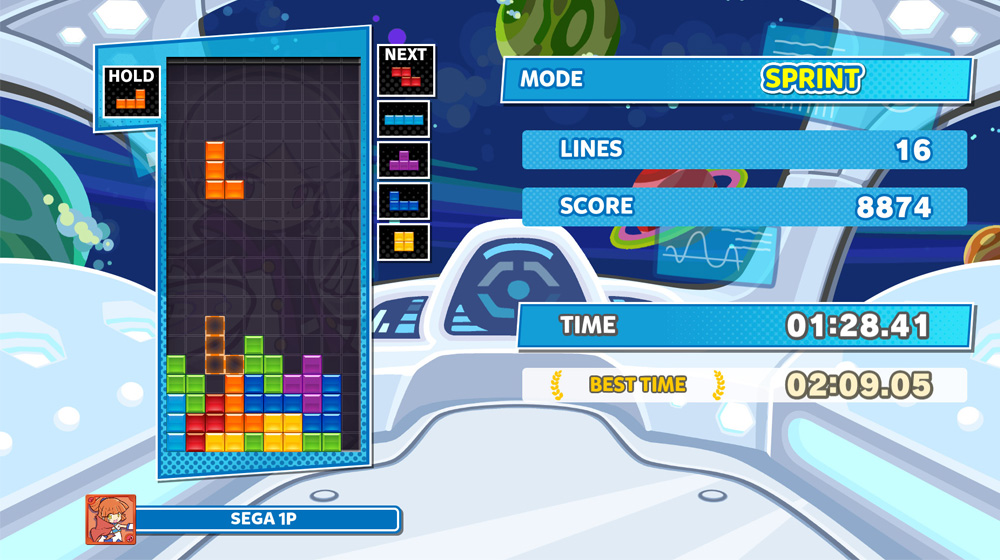Select the SEGA 1P player name banner

coord(266,520)
